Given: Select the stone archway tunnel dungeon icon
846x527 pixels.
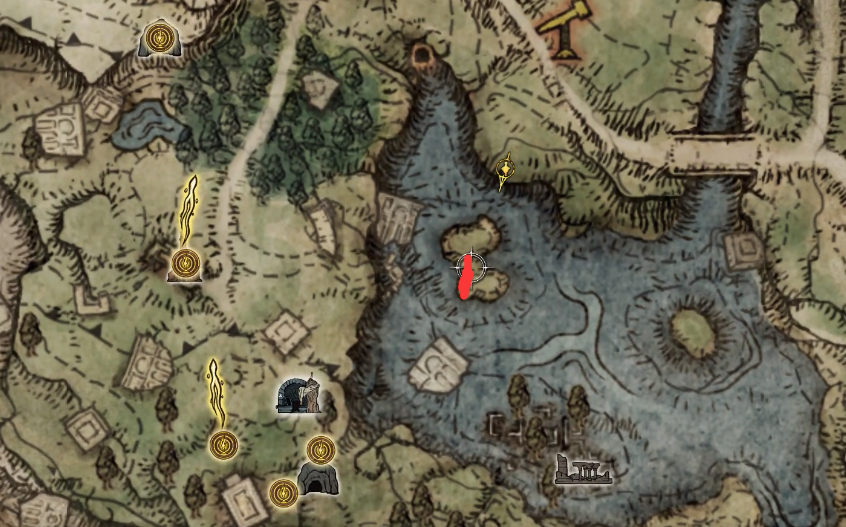Looking at the screenshot, I should point(299,395).
